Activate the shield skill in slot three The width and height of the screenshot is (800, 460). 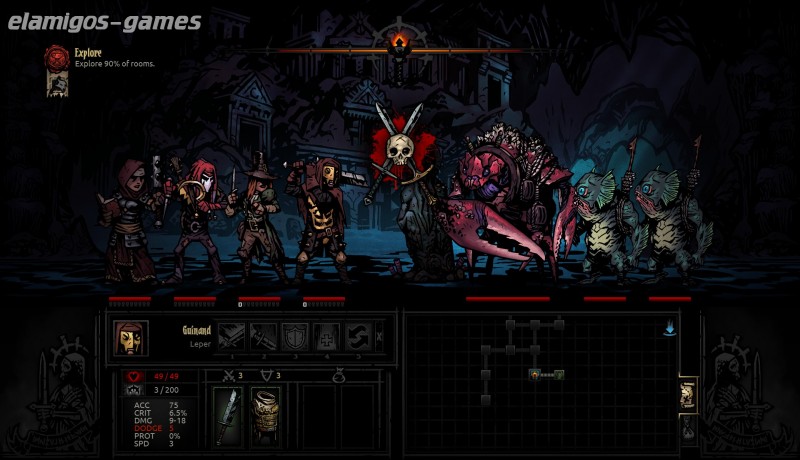[295, 336]
